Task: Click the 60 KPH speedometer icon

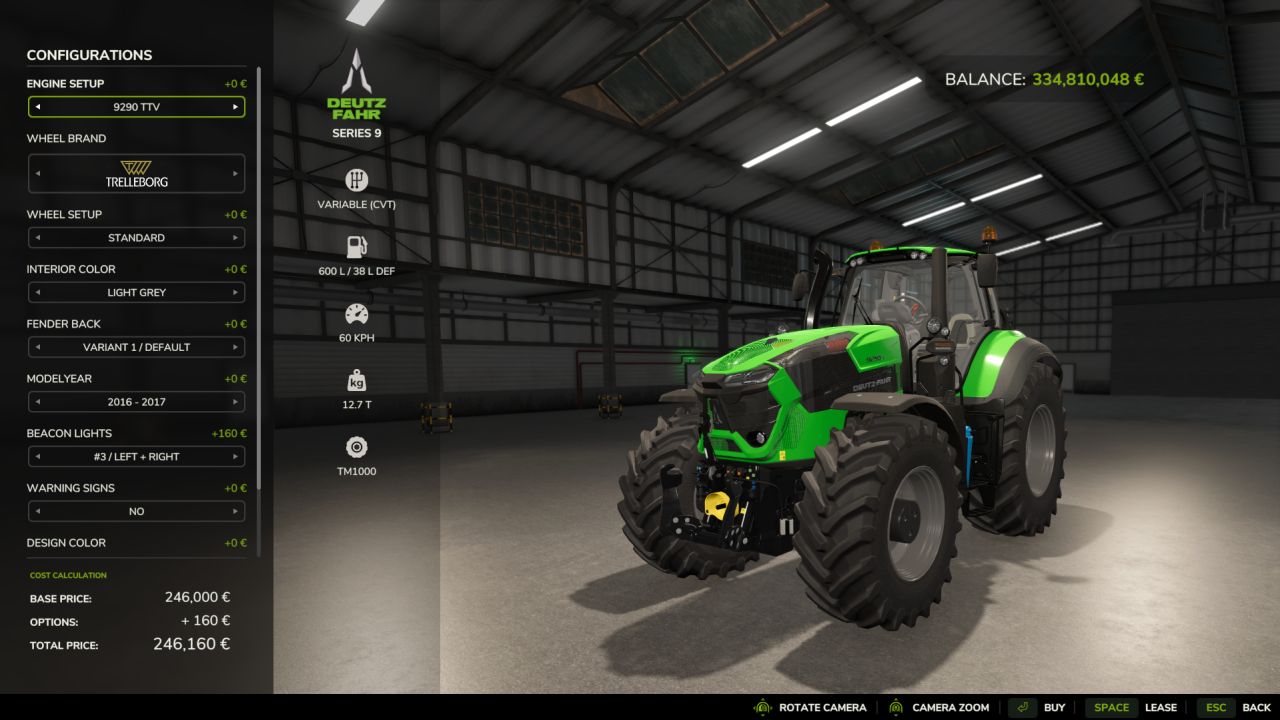Action: (357, 313)
